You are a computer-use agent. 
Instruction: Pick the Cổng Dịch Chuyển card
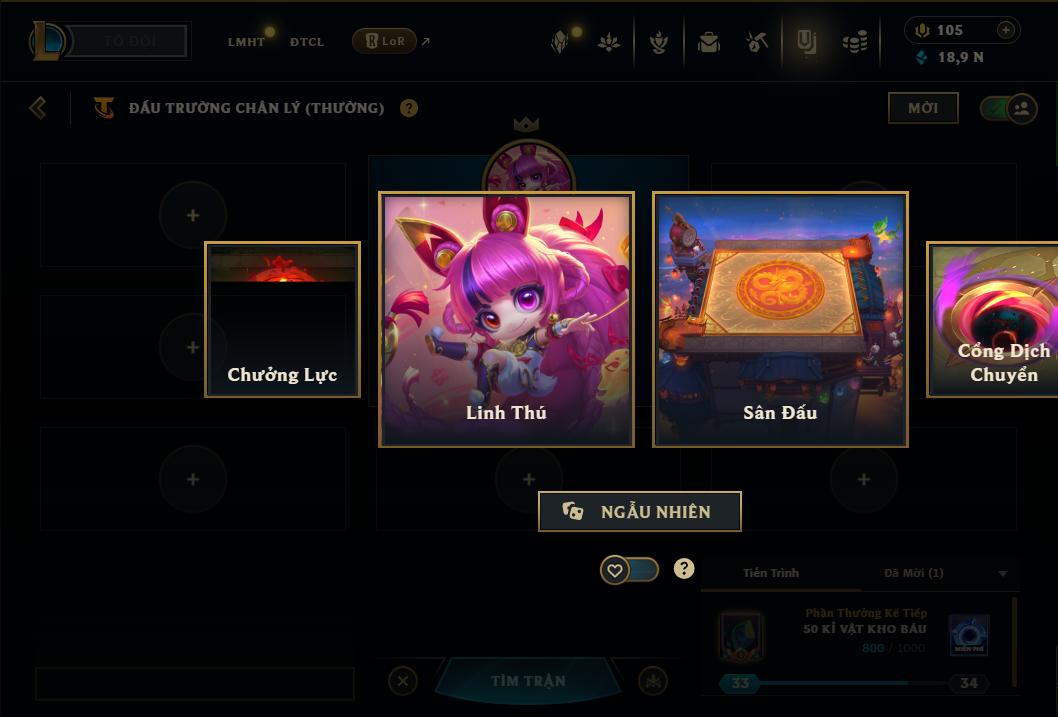click(992, 320)
